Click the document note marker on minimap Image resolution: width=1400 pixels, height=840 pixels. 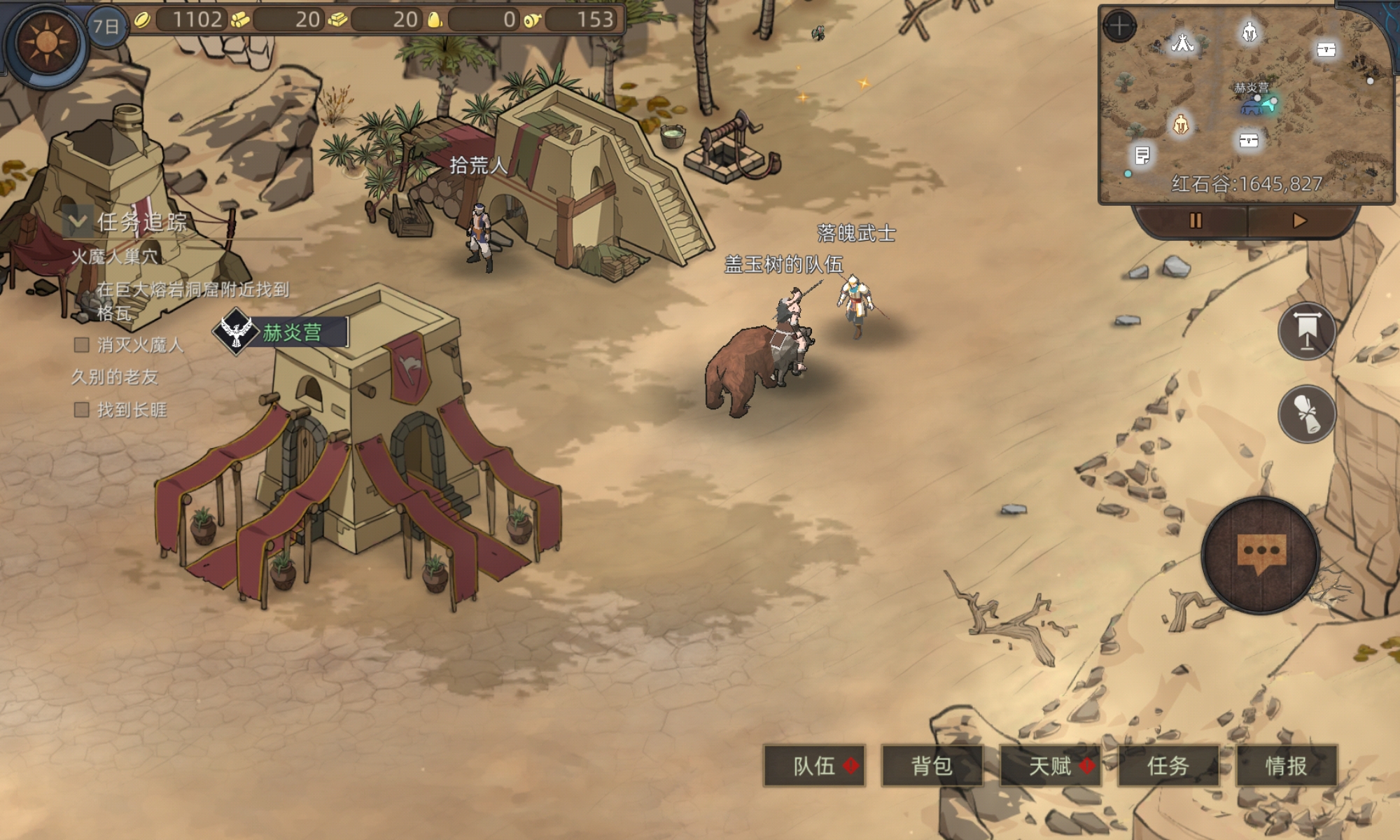pyautogui.click(x=1142, y=155)
